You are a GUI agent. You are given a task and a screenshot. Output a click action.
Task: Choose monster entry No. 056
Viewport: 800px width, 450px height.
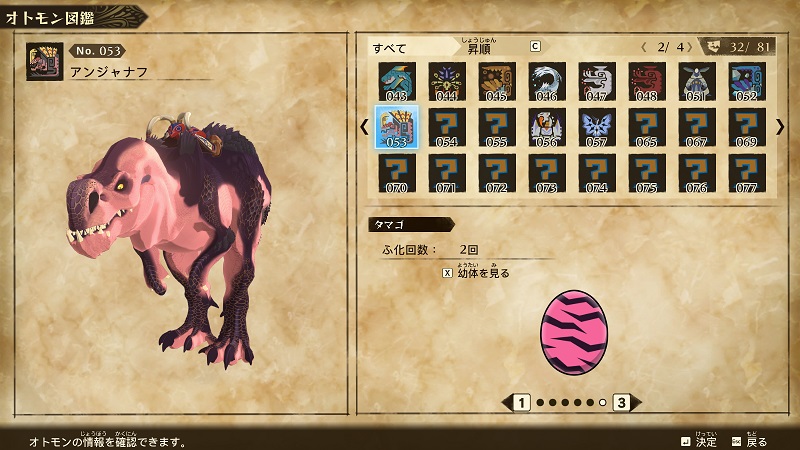click(x=545, y=127)
